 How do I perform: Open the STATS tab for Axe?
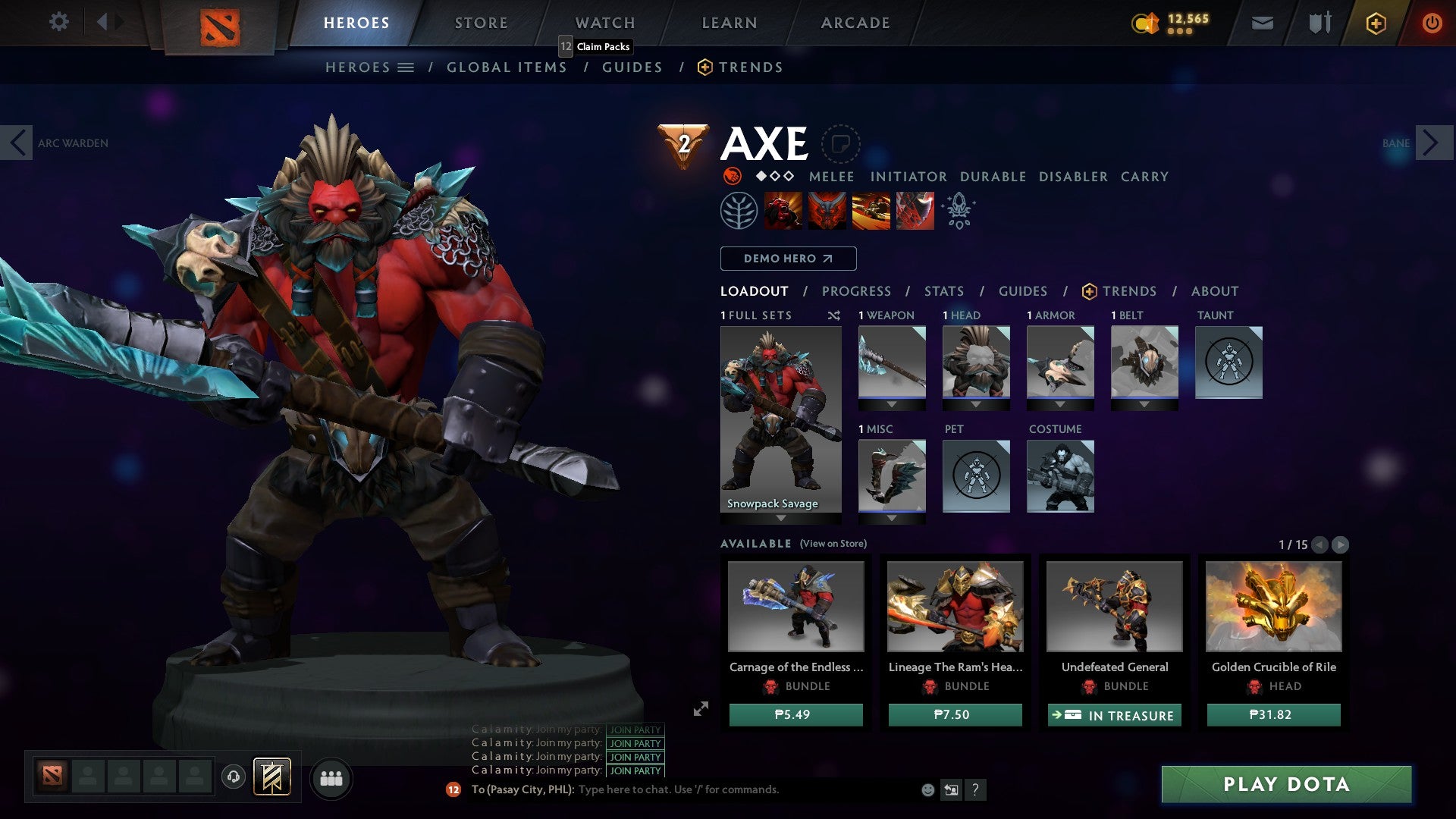point(943,290)
